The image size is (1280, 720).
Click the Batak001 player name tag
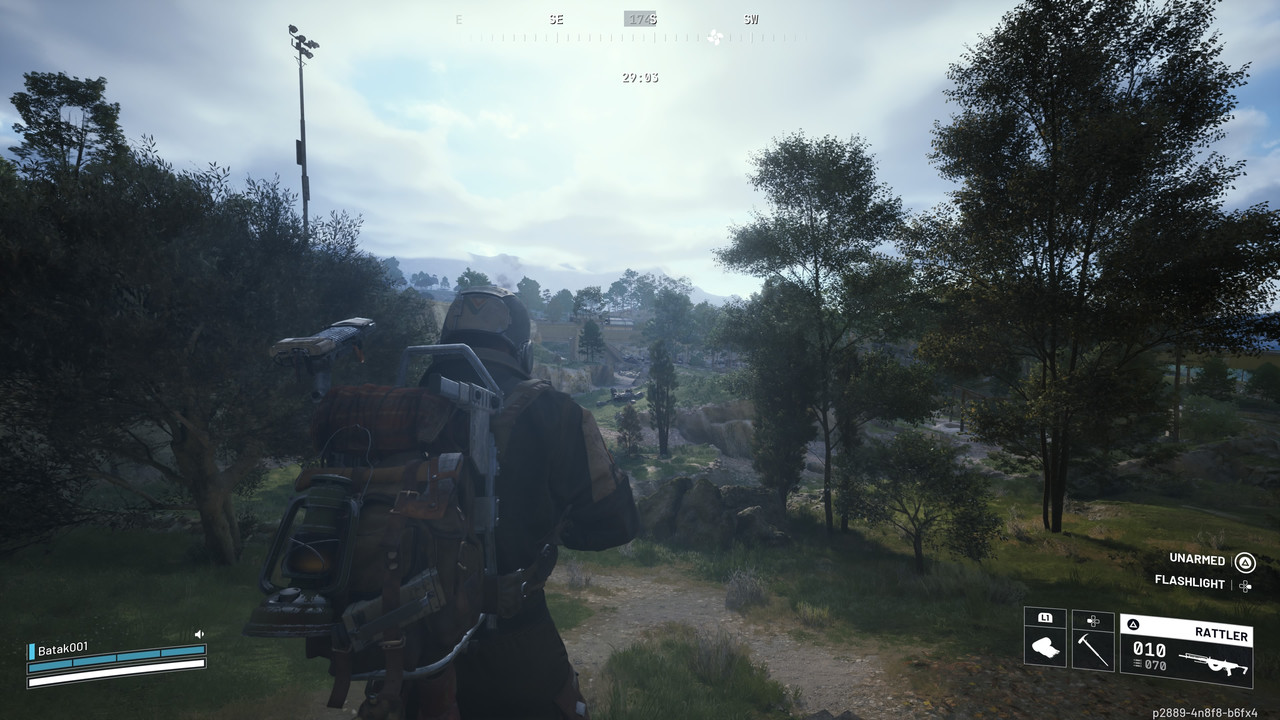(x=62, y=648)
